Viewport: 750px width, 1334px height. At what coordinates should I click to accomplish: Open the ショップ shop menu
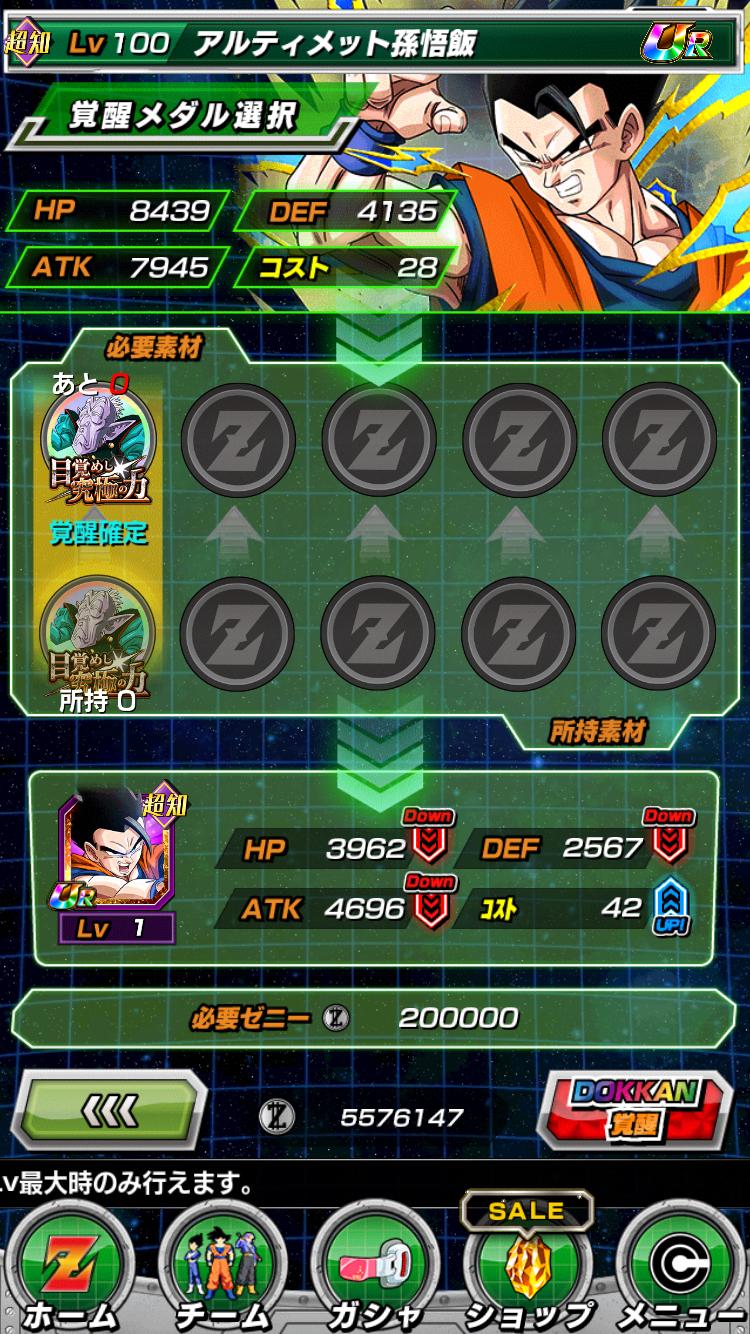pos(527,1265)
